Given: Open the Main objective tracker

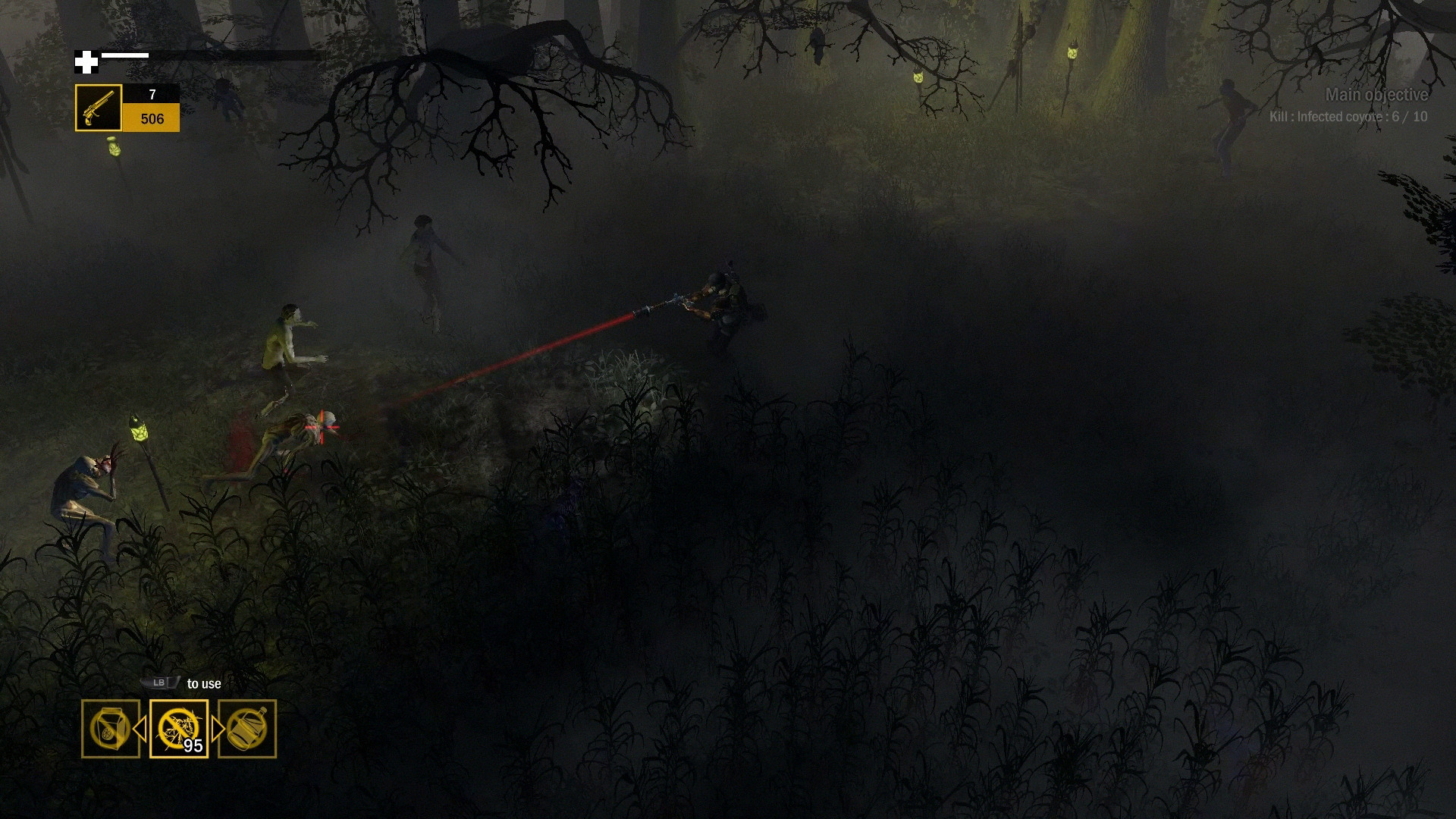Looking at the screenshot, I should pos(1376,96).
